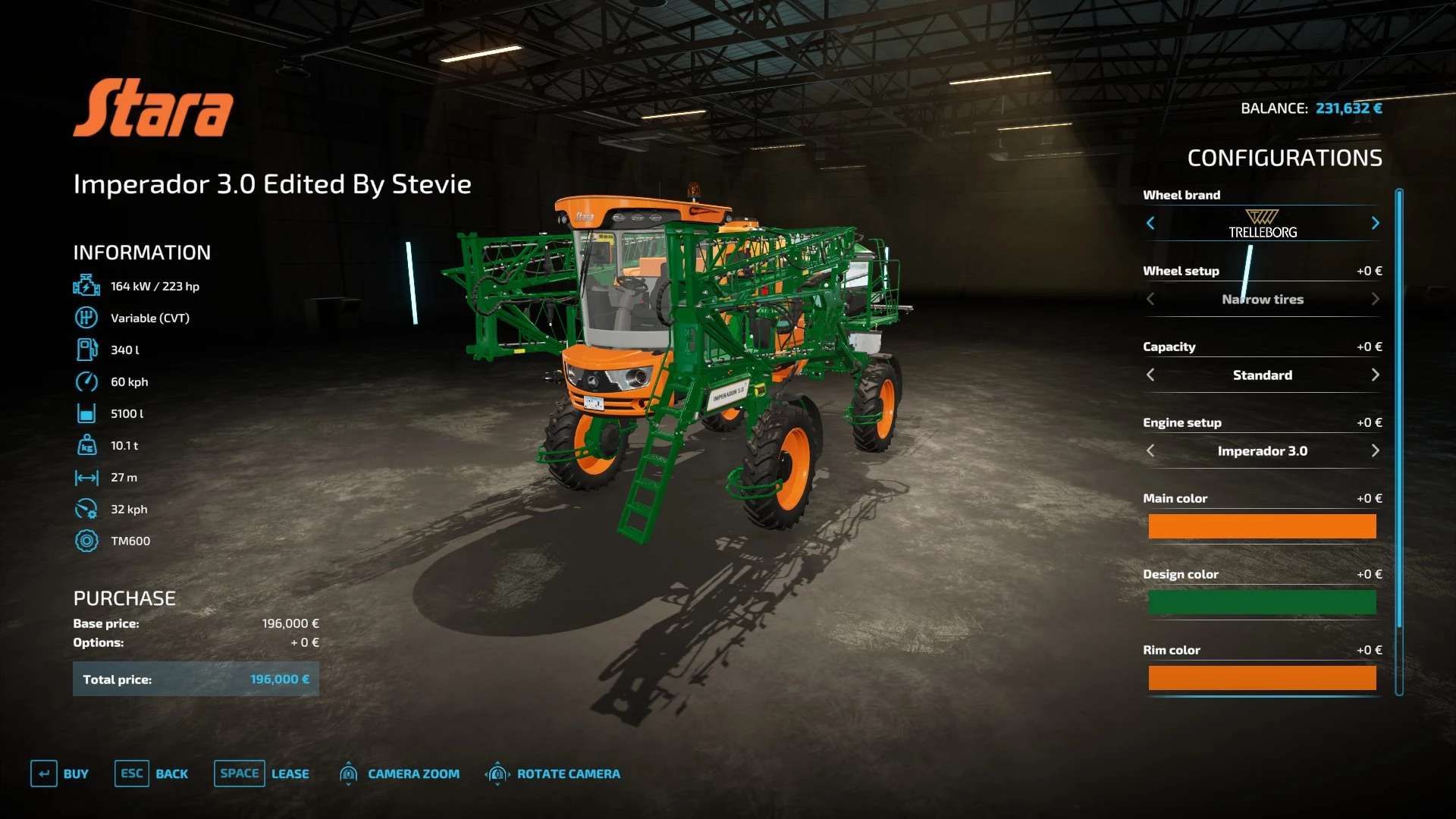
Task: Open the green Design color swatch
Action: (x=1262, y=602)
